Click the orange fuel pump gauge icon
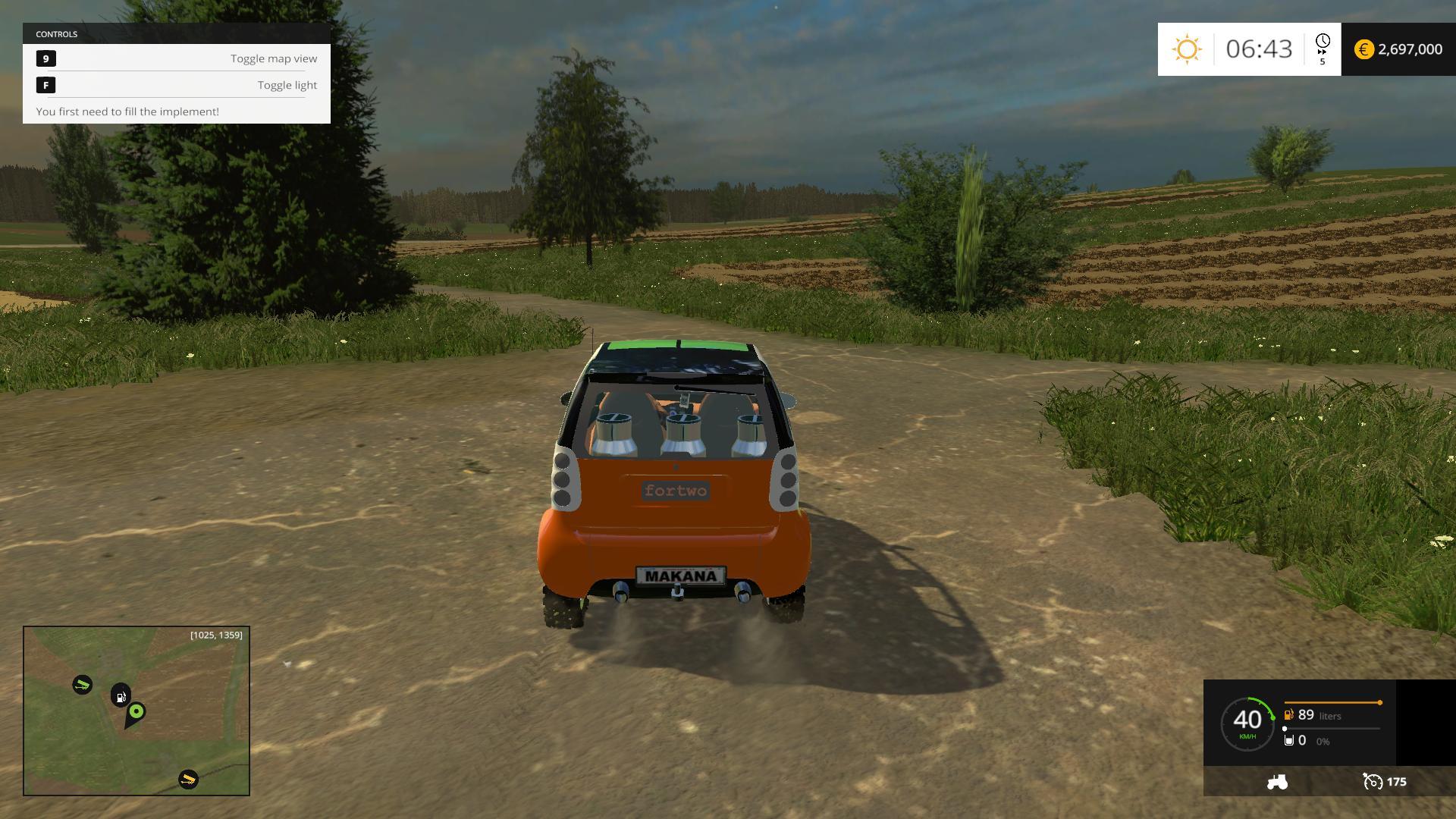Image resolution: width=1456 pixels, height=819 pixels. click(x=1288, y=715)
